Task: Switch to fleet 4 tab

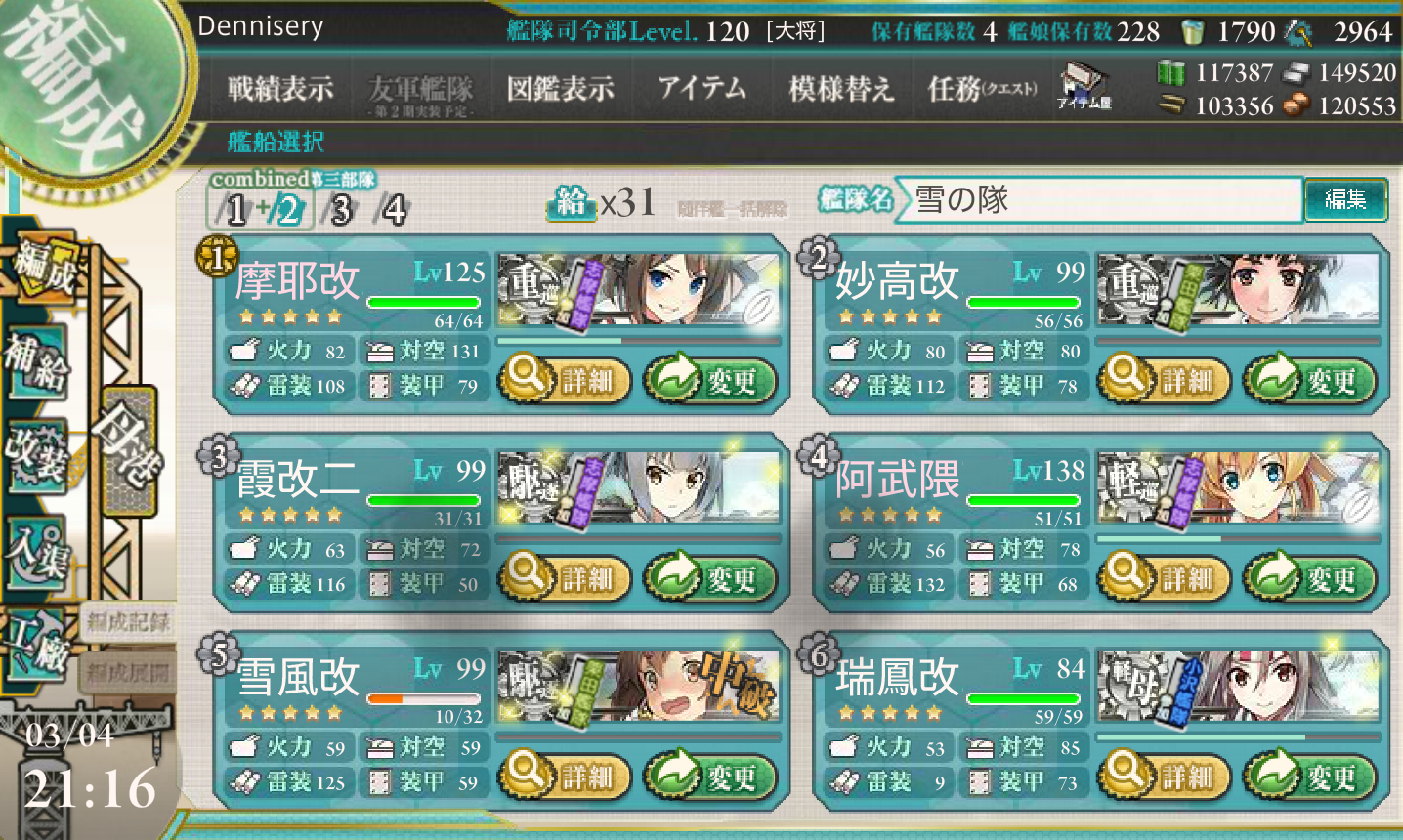Action: [393, 209]
